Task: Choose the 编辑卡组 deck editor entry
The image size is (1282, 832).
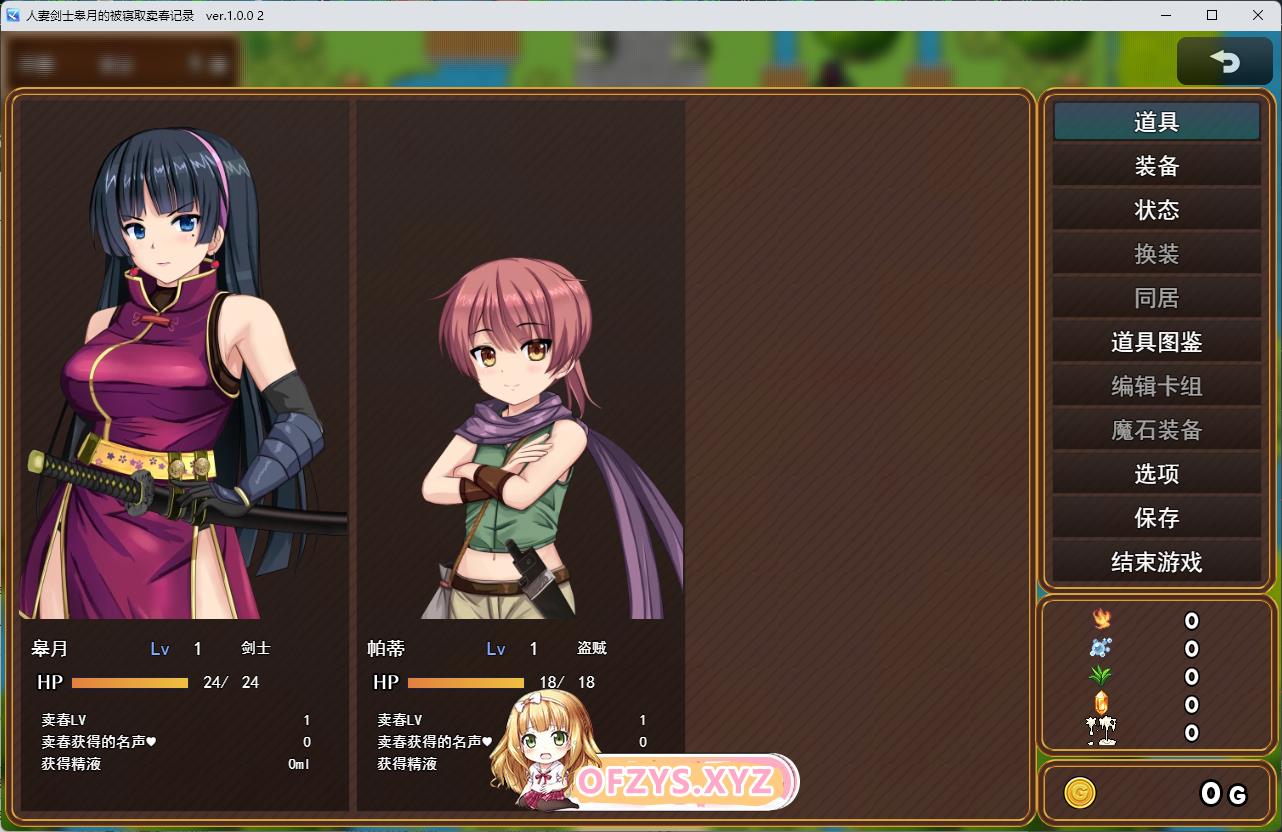Action: (x=1156, y=386)
